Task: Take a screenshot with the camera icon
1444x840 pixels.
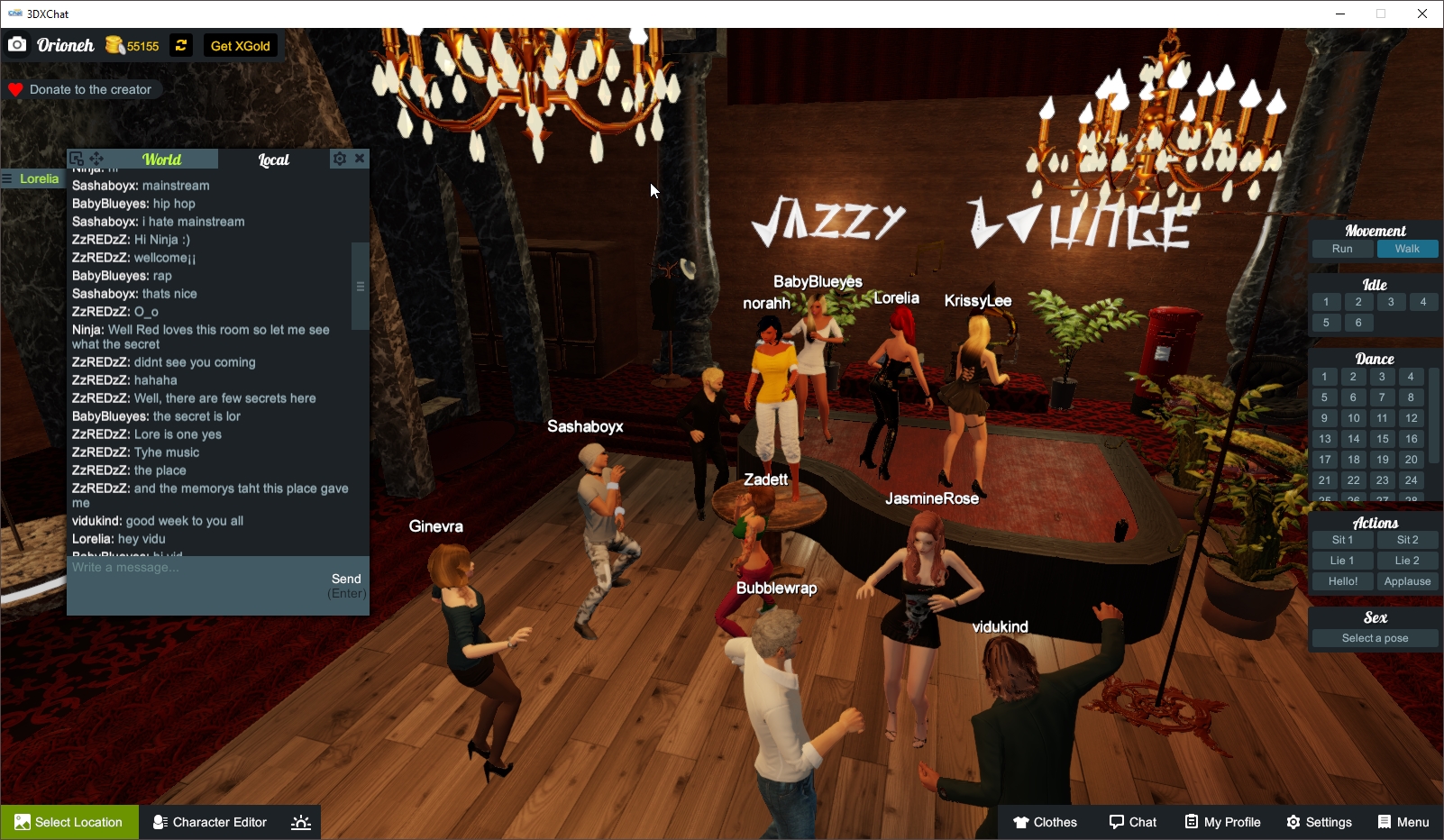Action: 17,44
